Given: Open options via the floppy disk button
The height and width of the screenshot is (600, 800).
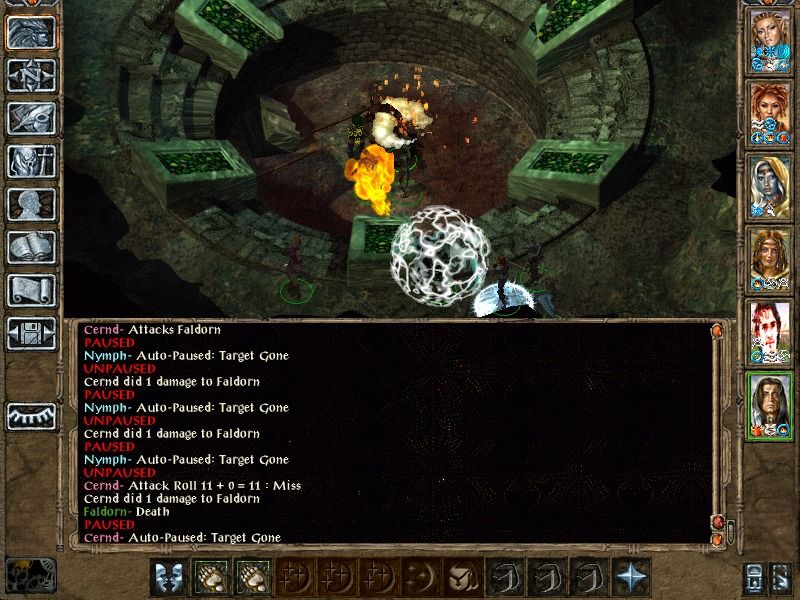Looking at the screenshot, I should 31,333.
